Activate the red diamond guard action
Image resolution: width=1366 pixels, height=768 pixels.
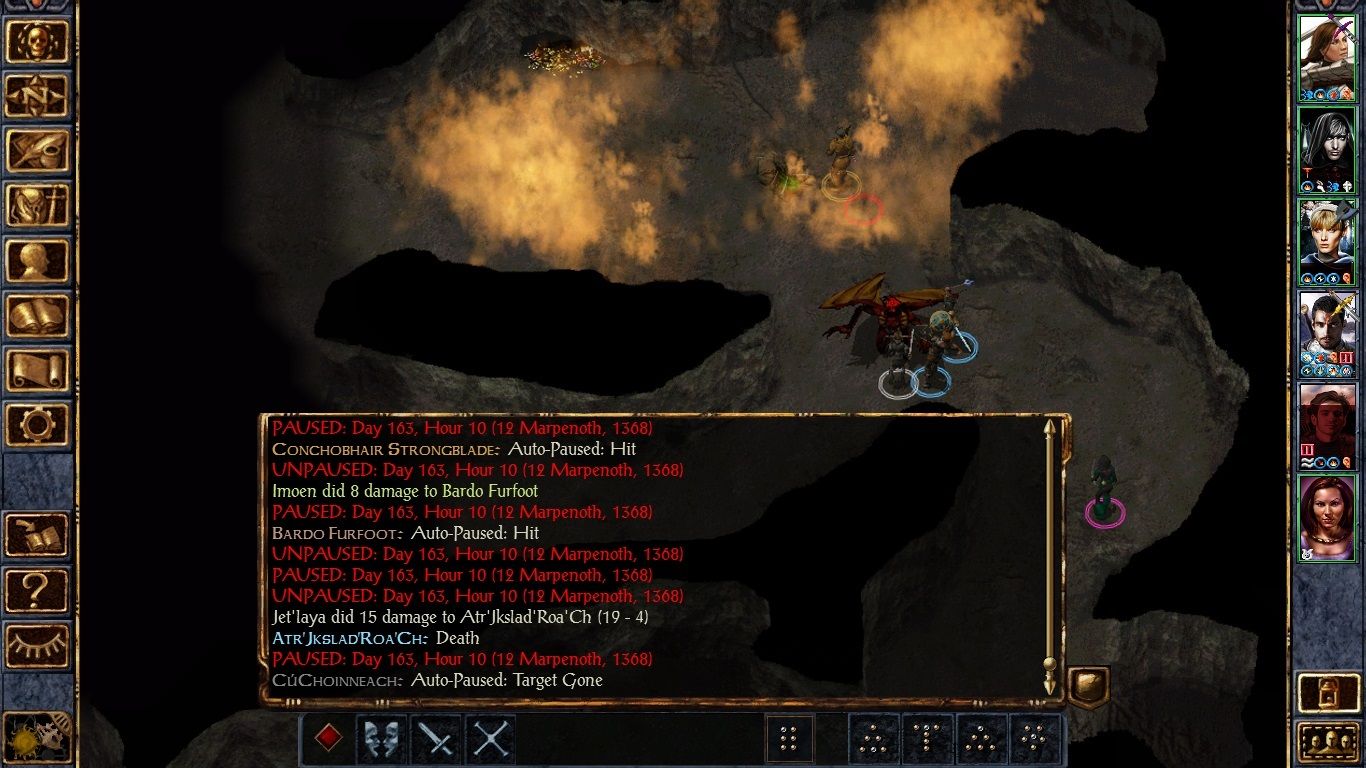[328, 739]
